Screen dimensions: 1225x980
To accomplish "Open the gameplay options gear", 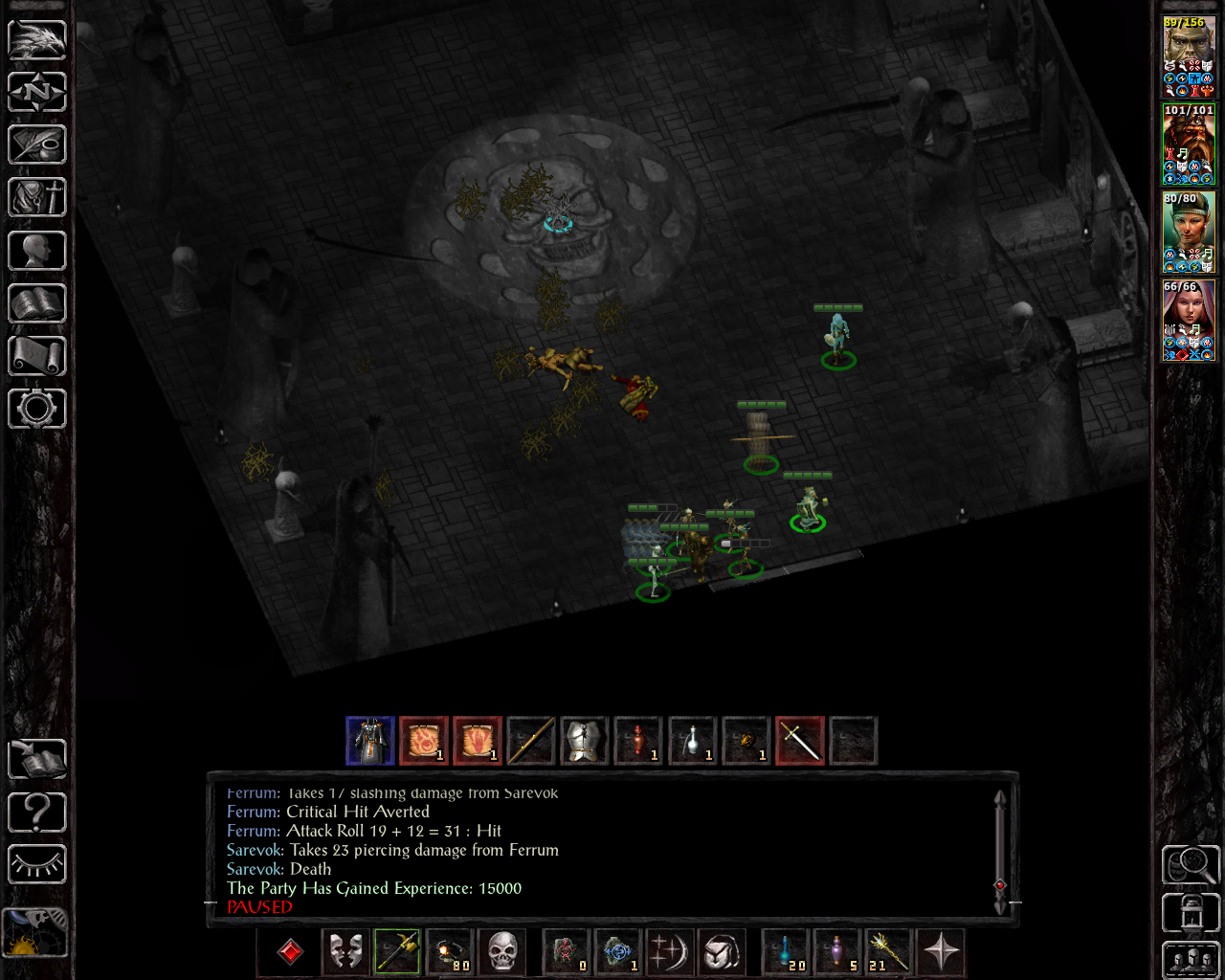I will [36, 408].
